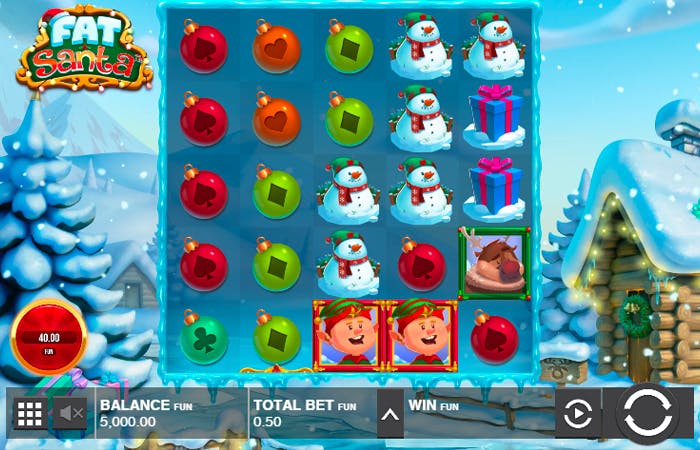
Task: Toggle the muted speaker sound icon
Action: 69,413
